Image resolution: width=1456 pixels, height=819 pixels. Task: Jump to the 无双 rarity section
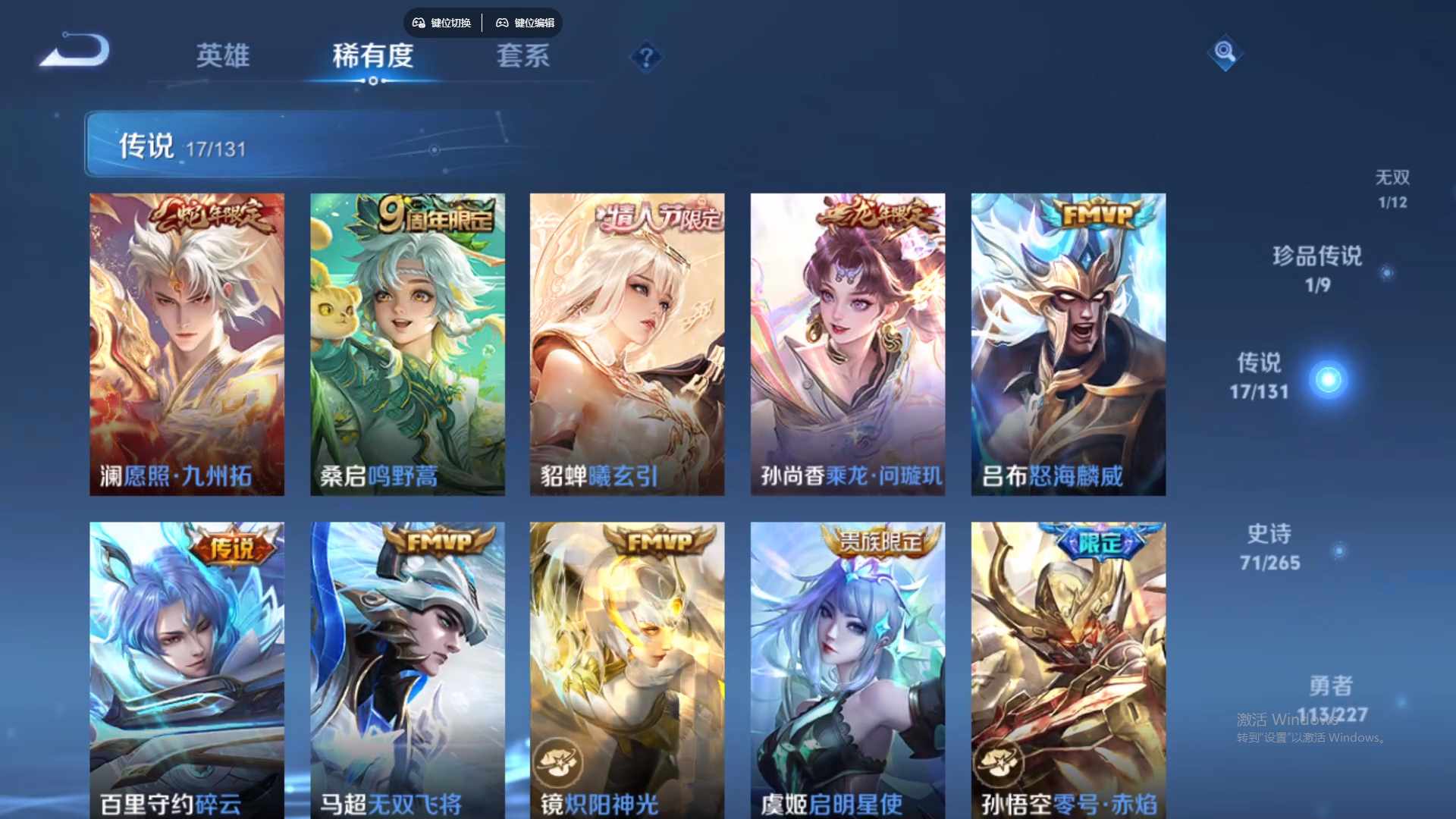point(1392,188)
